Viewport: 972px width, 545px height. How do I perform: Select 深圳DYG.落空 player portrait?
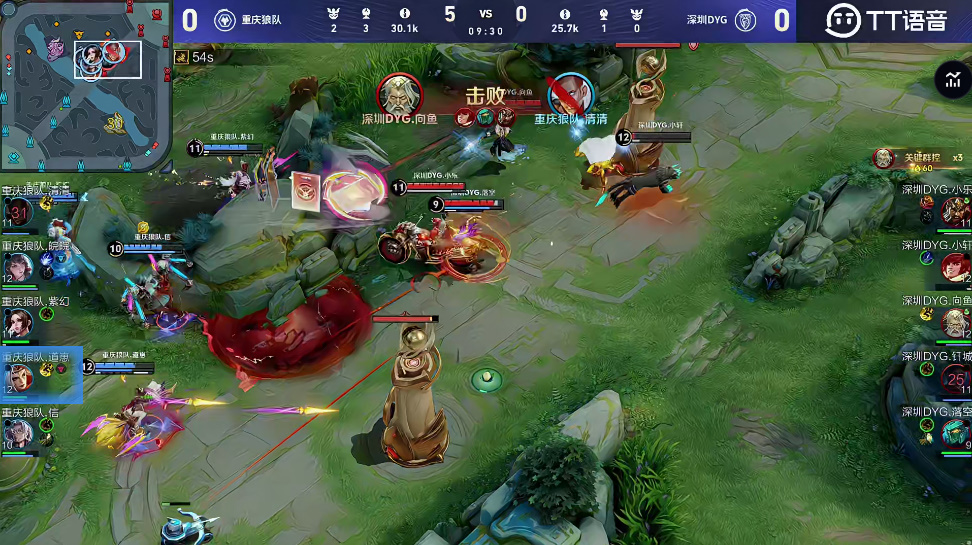click(955, 433)
